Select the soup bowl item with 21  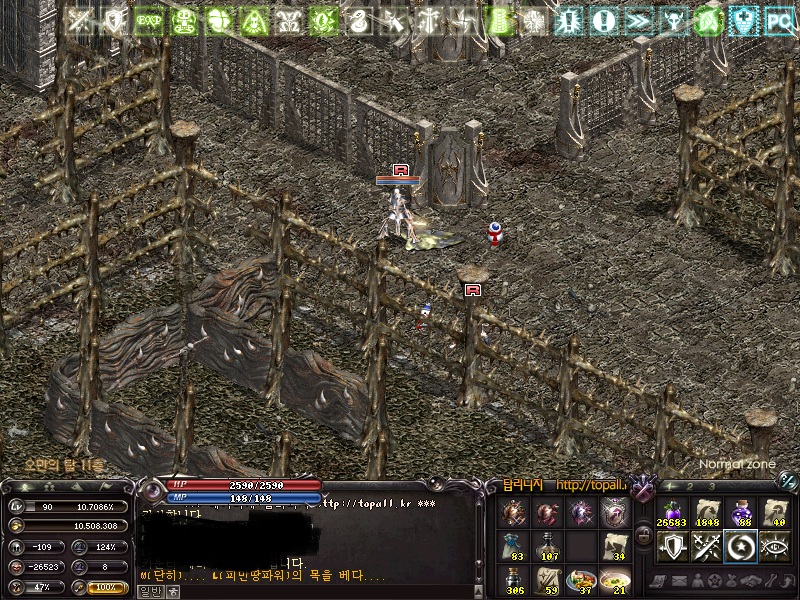click(x=615, y=580)
